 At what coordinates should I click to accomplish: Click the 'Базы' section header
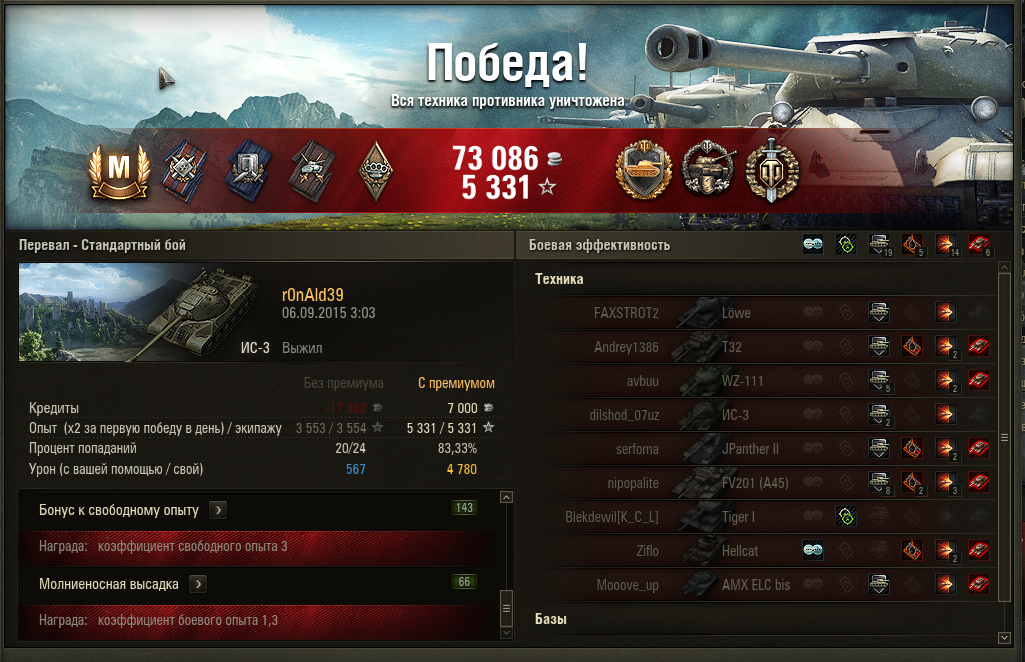click(551, 620)
